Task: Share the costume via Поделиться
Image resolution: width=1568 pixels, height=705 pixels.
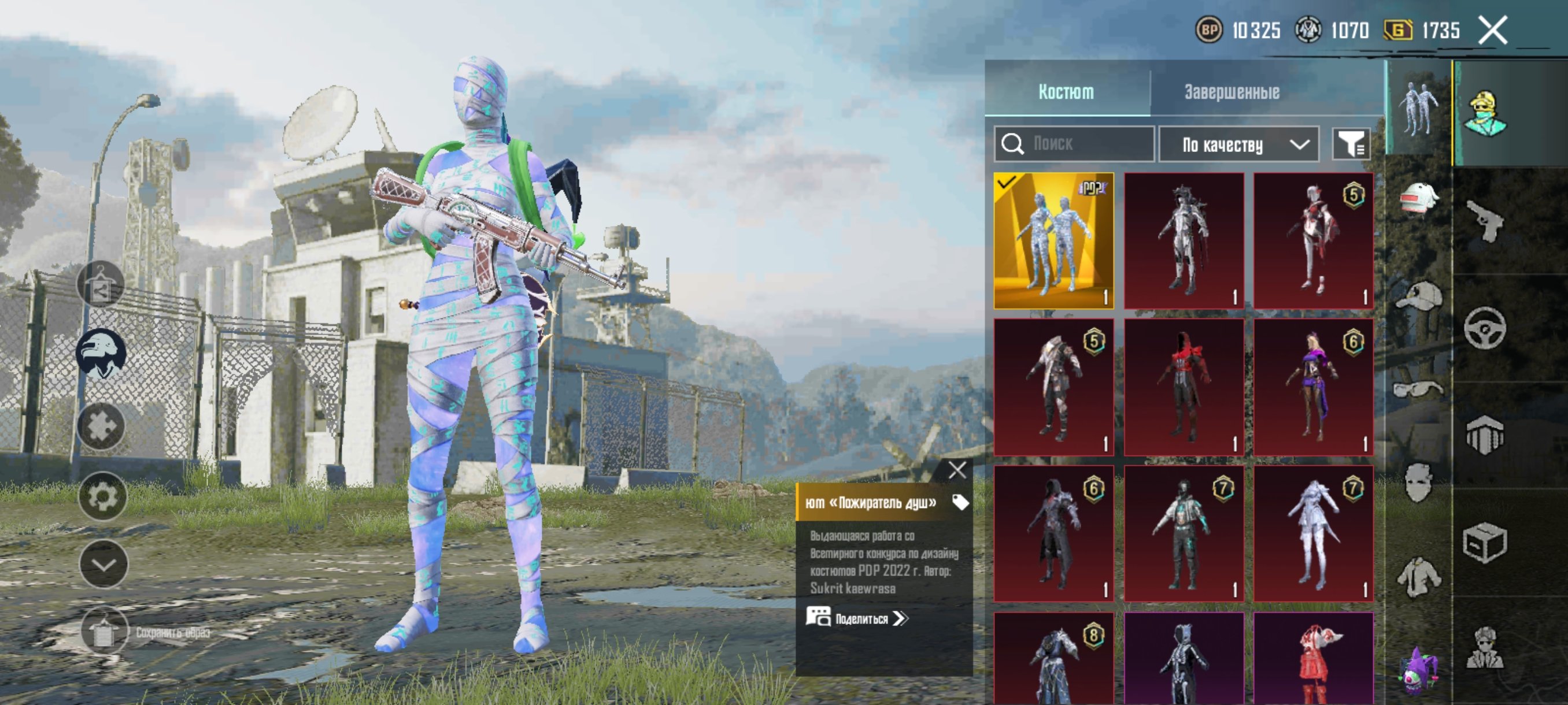Action: (x=857, y=619)
